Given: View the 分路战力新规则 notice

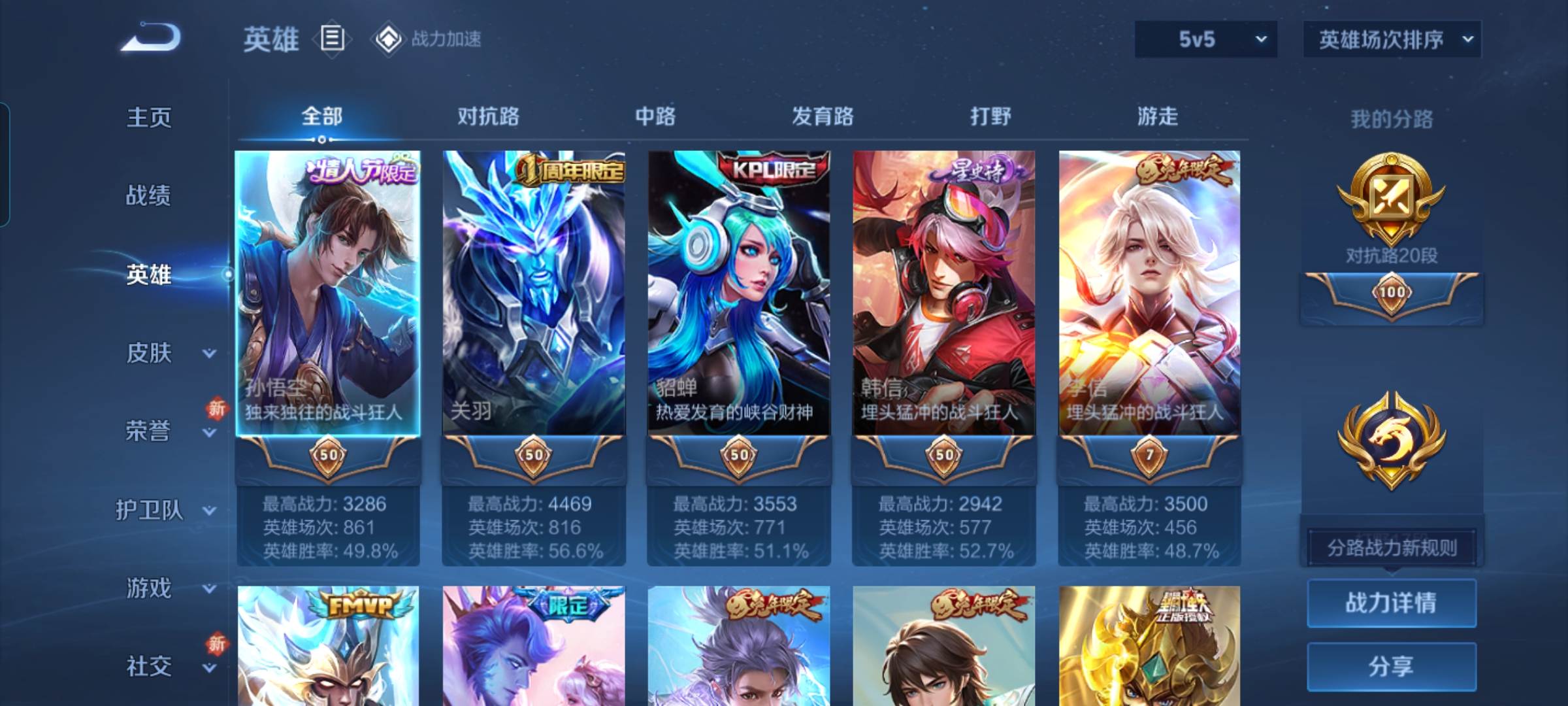Looking at the screenshot, I should point(1392,548).
